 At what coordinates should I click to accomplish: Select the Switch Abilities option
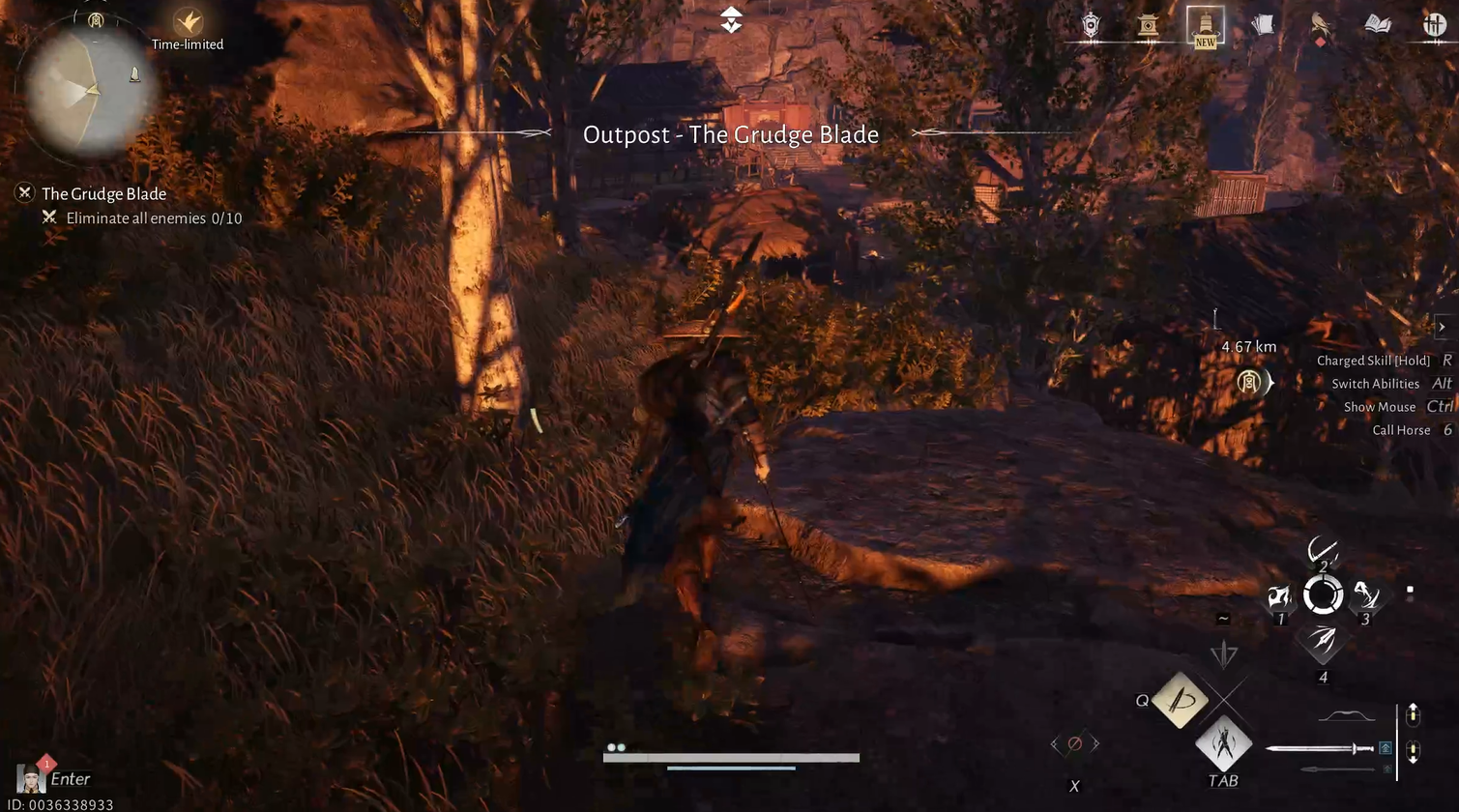tap(1375, 383)
